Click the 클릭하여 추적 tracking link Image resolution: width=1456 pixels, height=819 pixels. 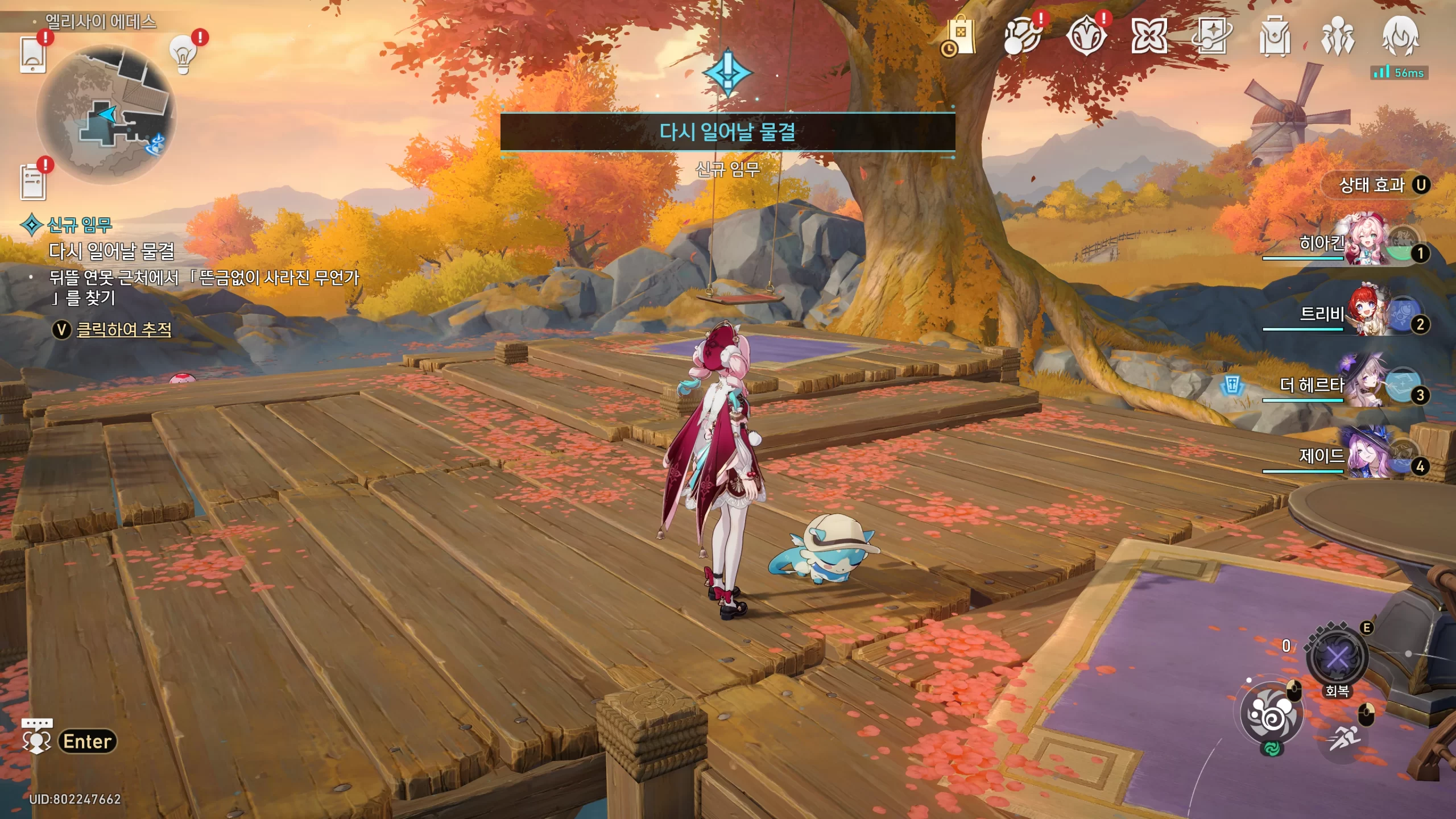pyautogui.click(x=123, y=329)
